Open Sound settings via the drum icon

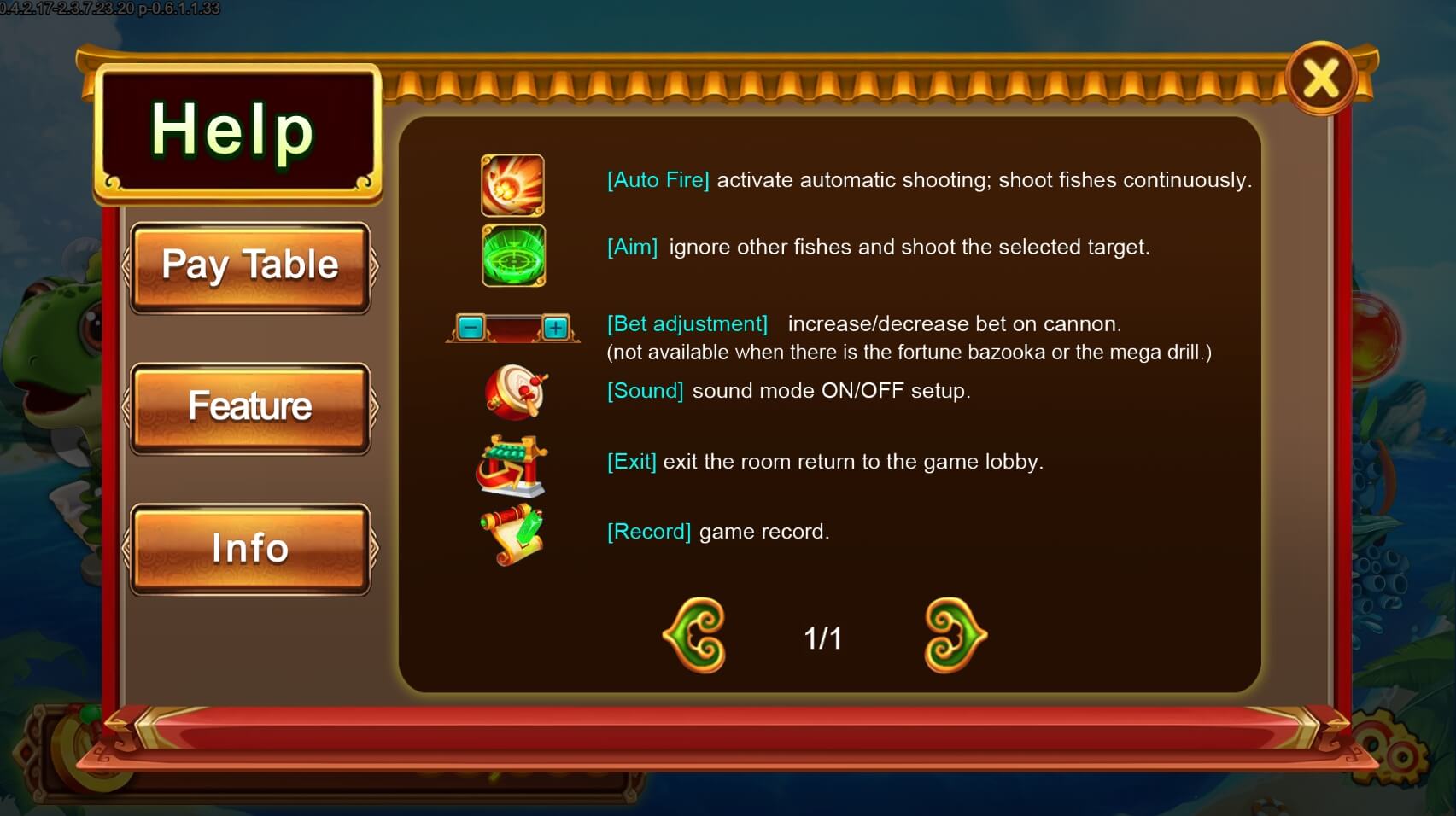click(x=512, y=393)
